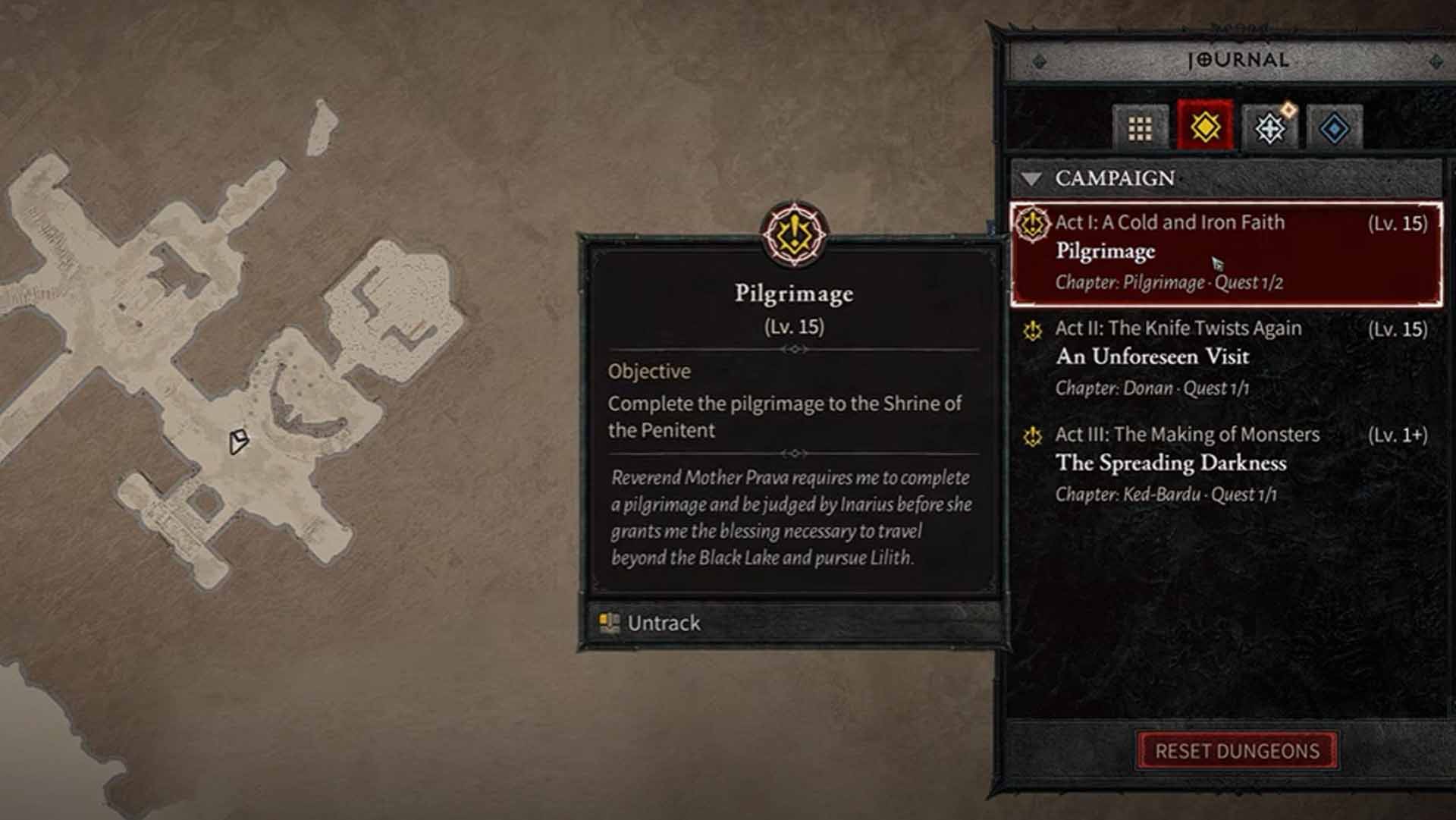This screenshot has height=820, width=1456.
Task: Open the side quests tab with notification badge
Action: (1268, 129)
